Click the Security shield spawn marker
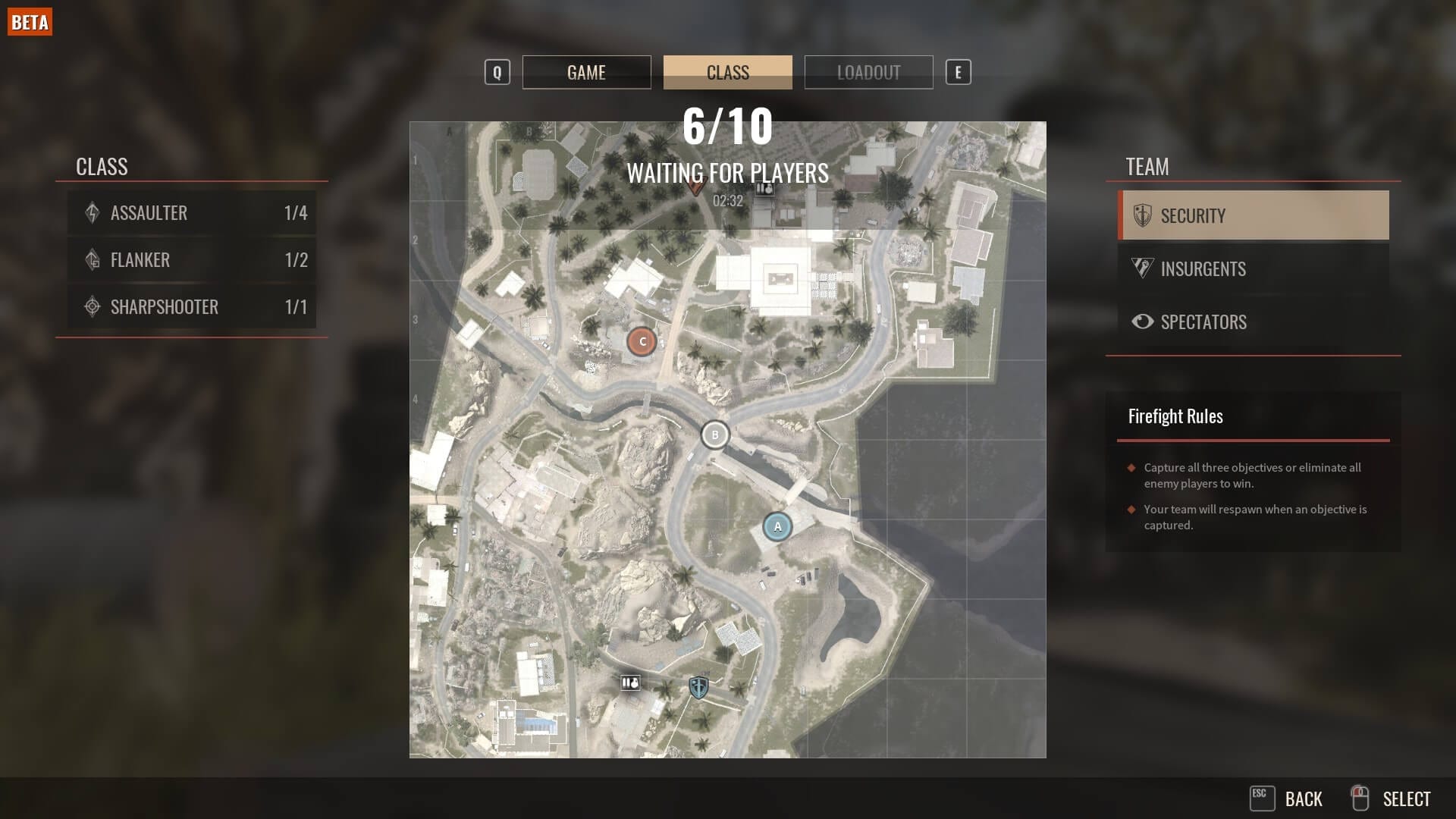The width and height of the screenshot is (1456, 819). pyautogui.click(x=698, y=688)
